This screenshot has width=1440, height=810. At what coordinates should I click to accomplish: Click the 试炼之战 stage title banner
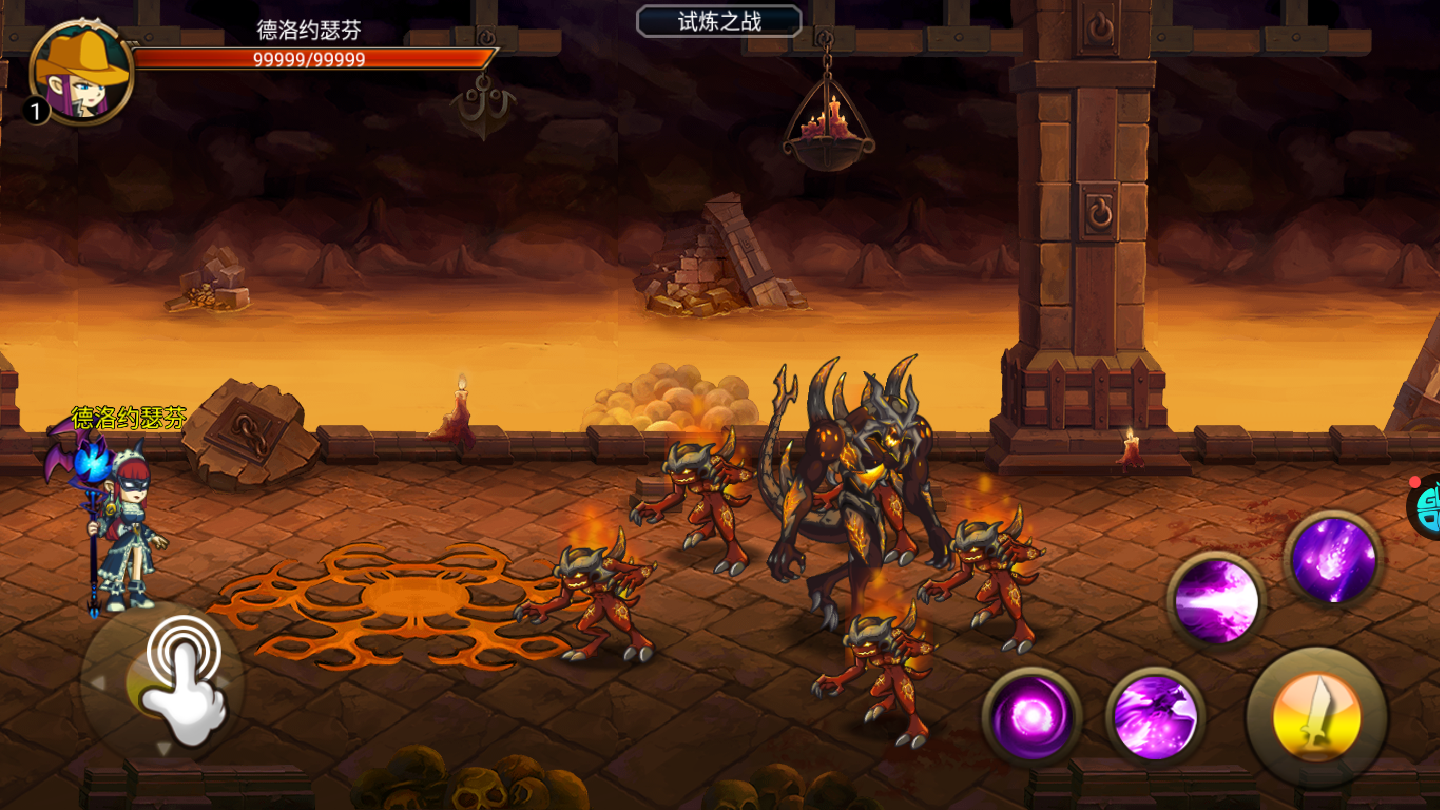[x=719, y=22]
